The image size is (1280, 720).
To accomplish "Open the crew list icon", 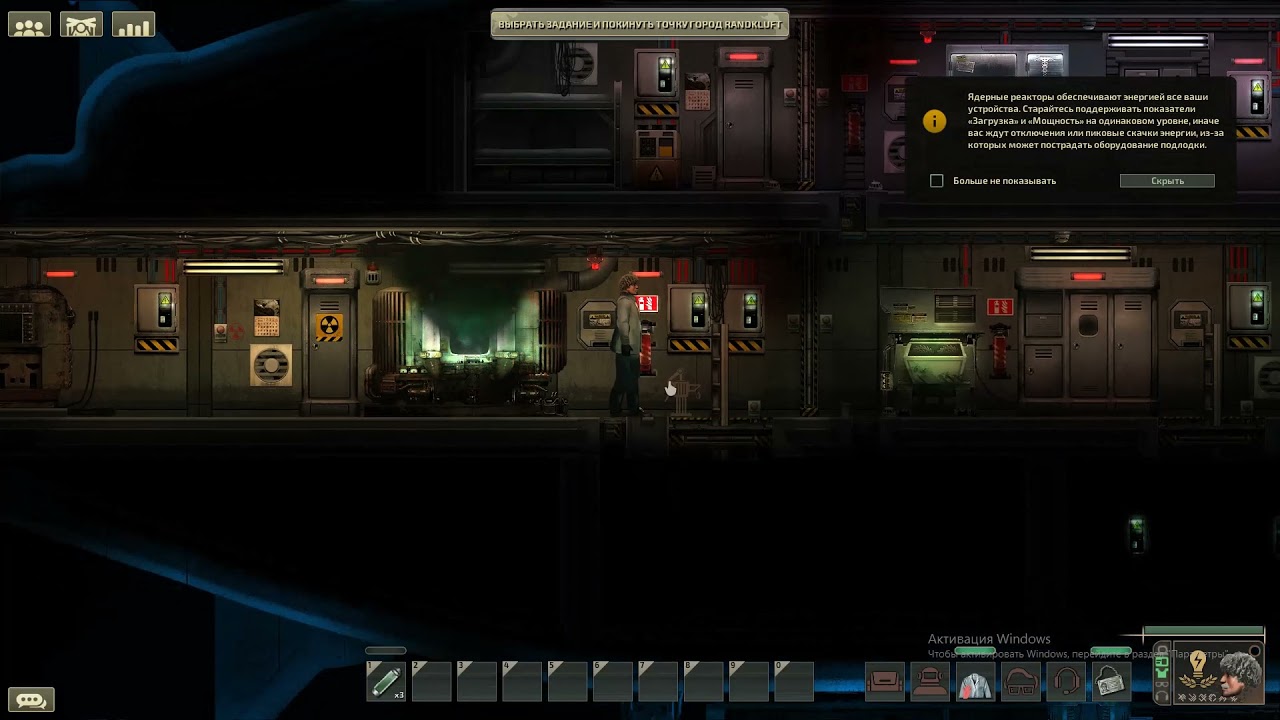I will tap(30, 24).
